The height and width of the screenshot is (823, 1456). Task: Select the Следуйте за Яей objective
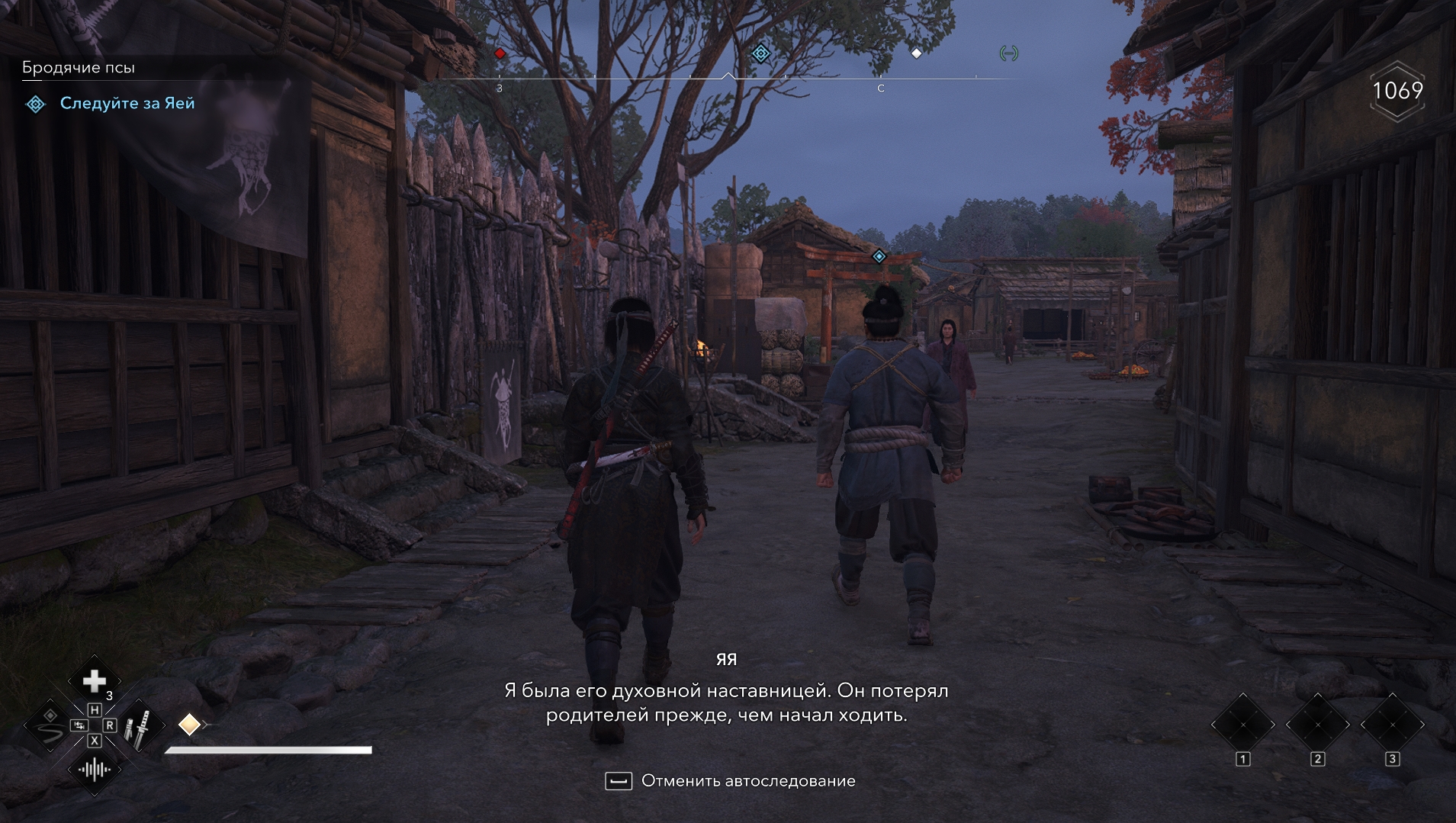(127, 103)
